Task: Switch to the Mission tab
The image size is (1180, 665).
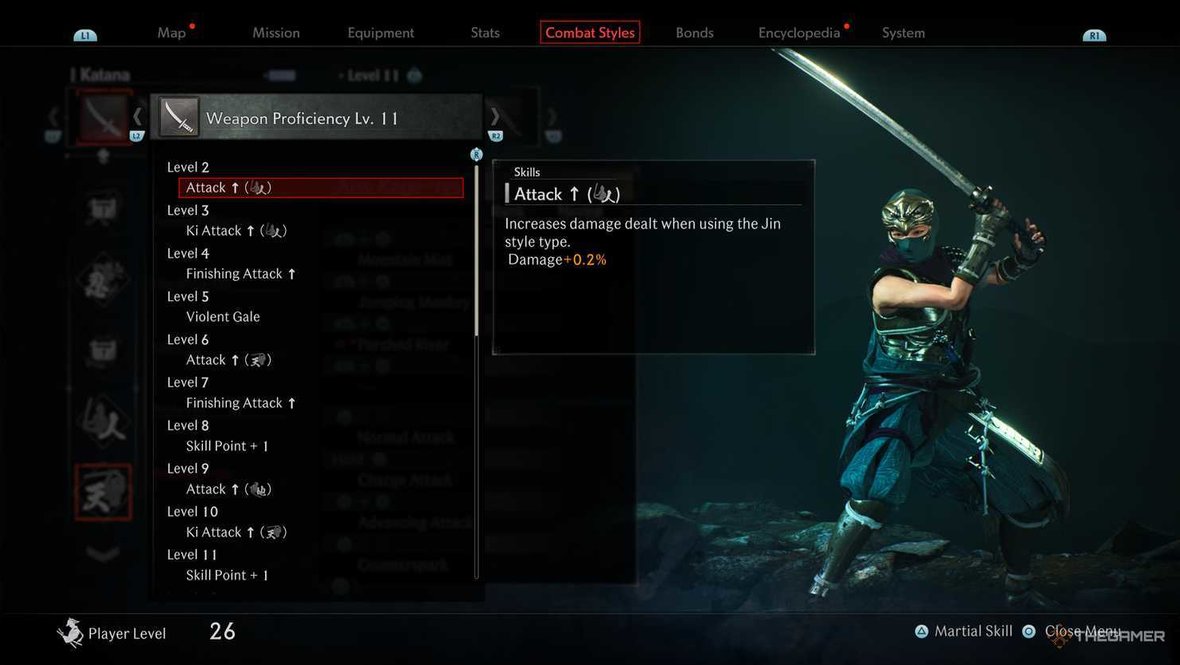Action: pyautogui.click(x=276, y=33)
